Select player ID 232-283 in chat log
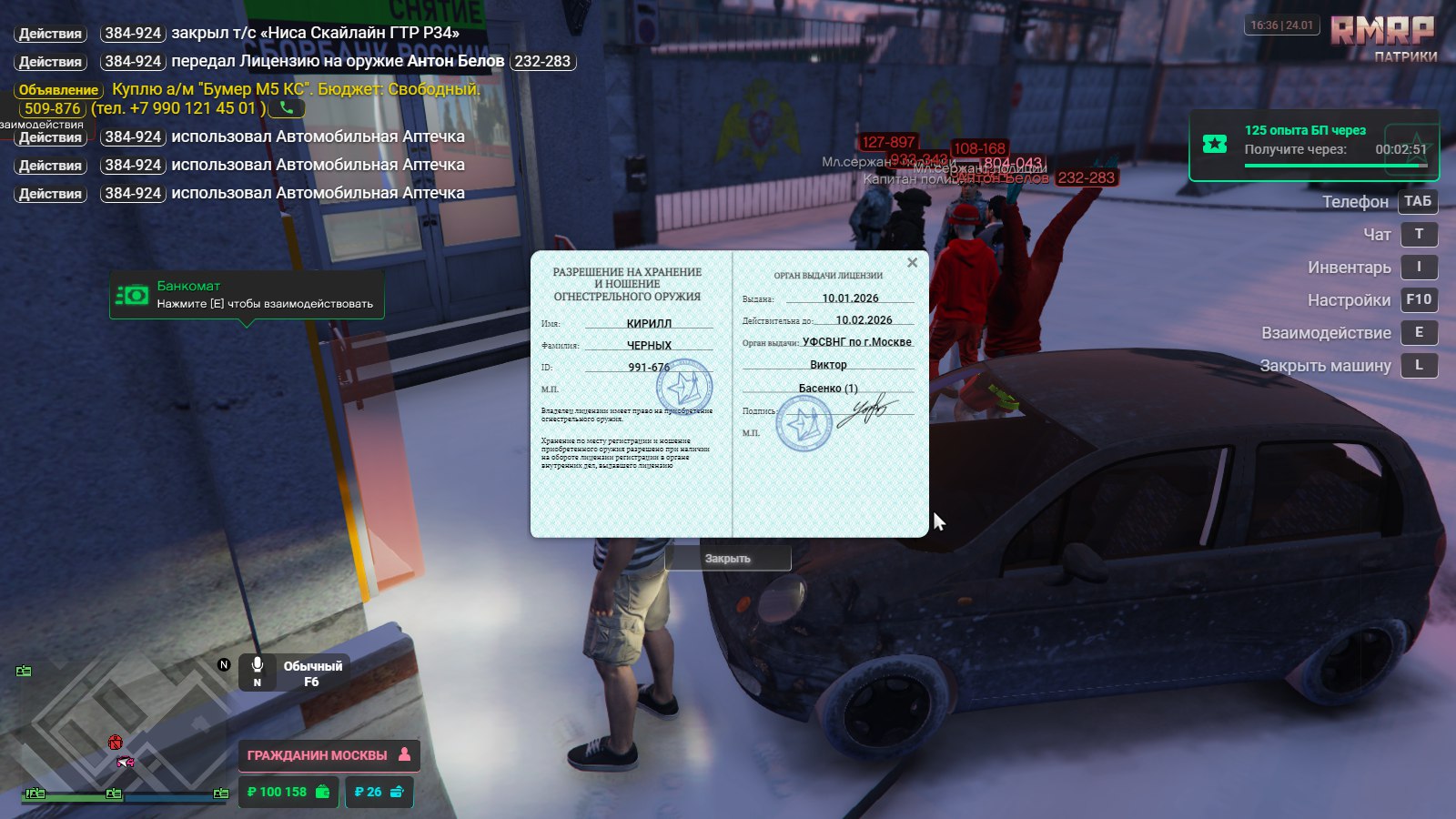This screenshot has height=819, width=1456. pos(542,62)
